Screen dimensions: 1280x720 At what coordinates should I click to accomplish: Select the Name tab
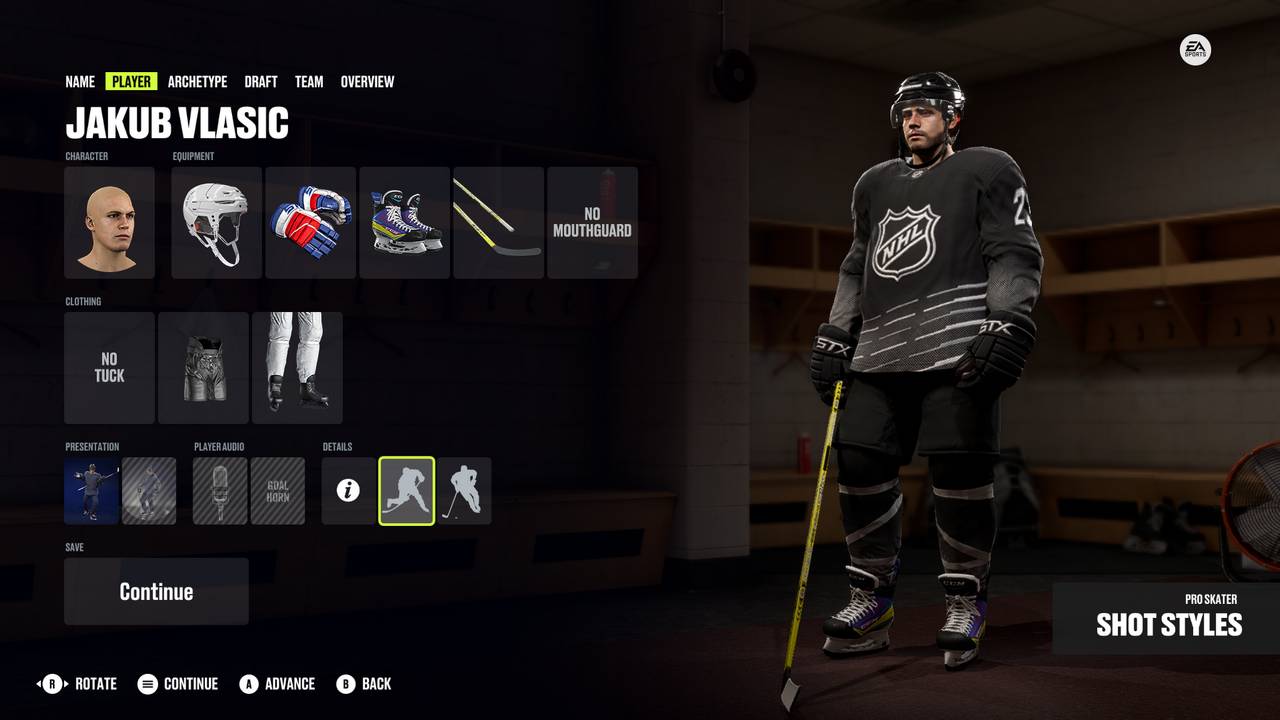click(x=80, y=82)
